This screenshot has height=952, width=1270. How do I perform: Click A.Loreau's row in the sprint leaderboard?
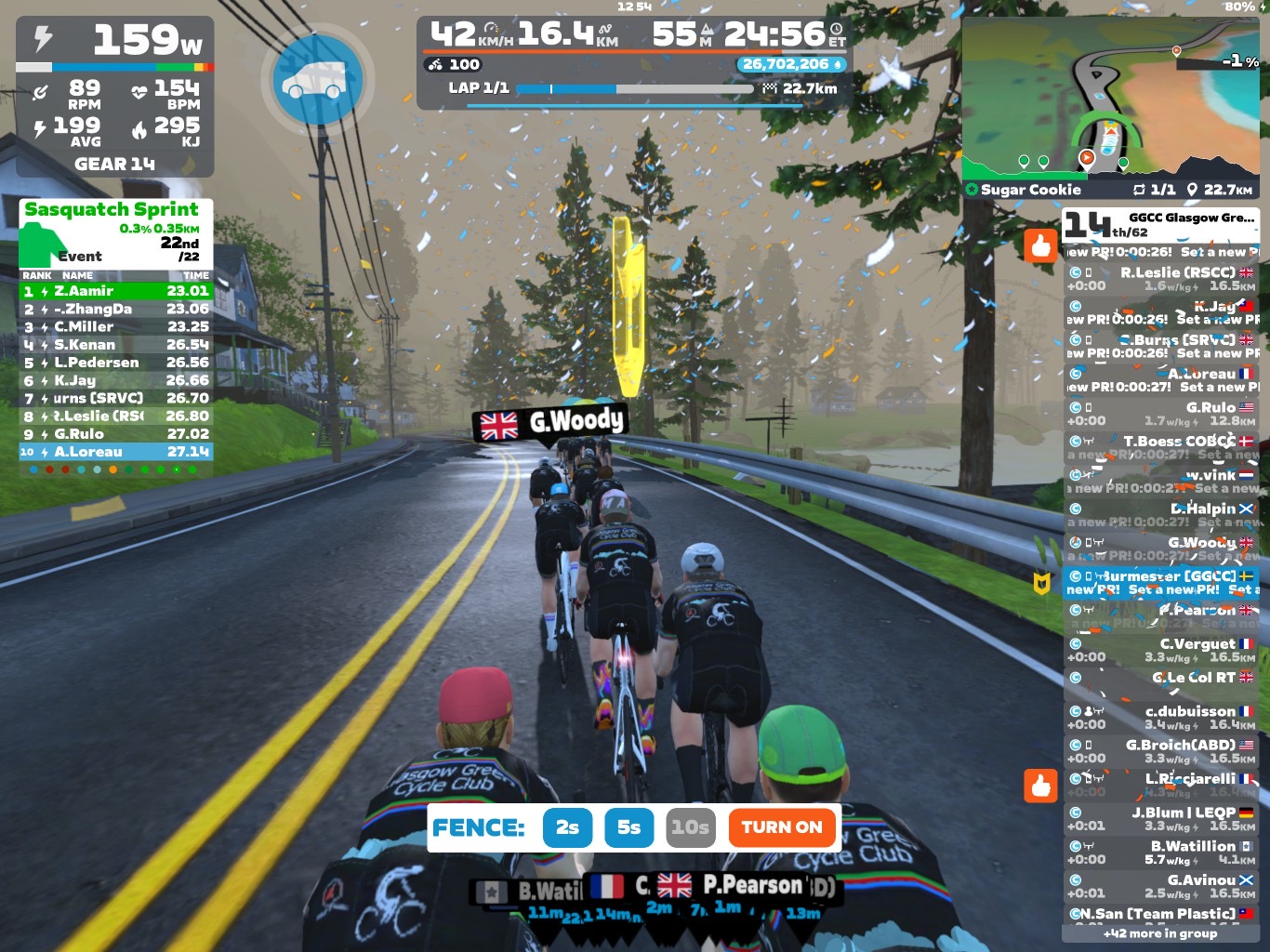click(116, 452)
